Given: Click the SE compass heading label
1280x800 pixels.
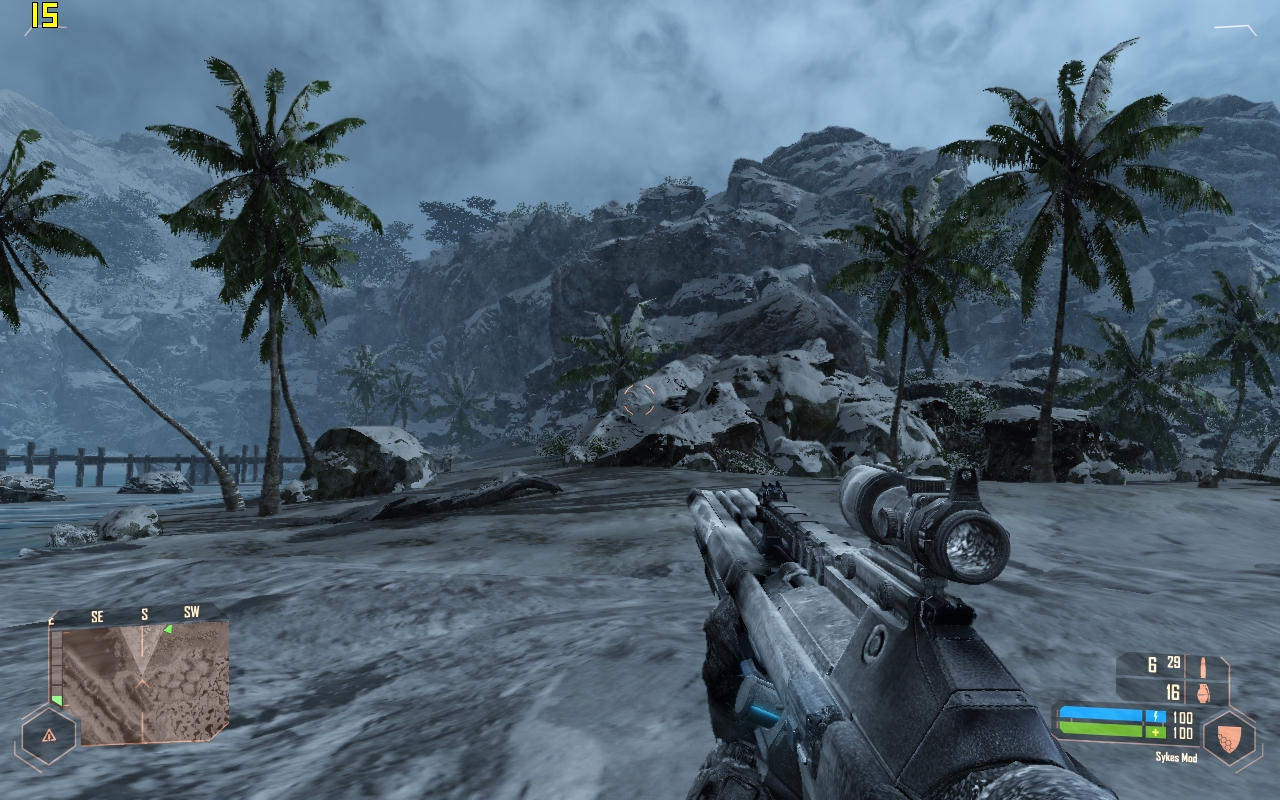Looking at the screenshot, I should (98, 615).
